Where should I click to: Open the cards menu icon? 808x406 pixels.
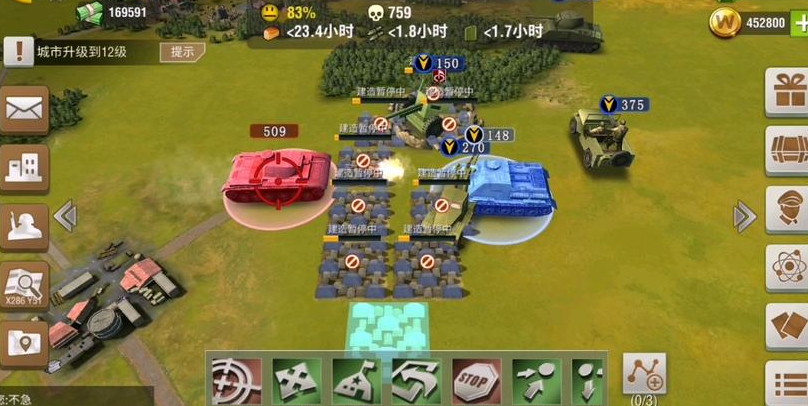coord(788,326)
